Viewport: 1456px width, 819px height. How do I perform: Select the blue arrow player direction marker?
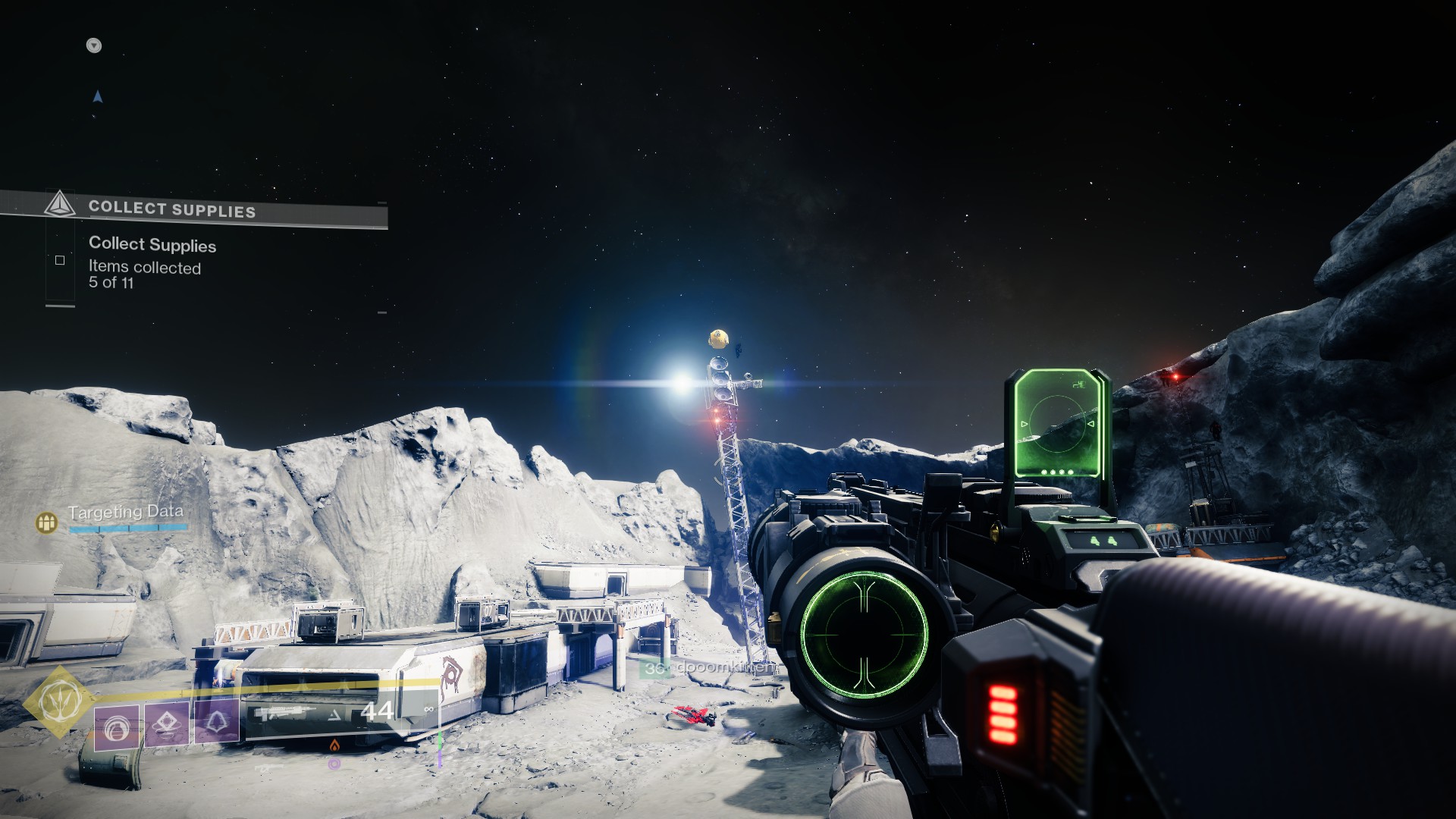[97, 96]
